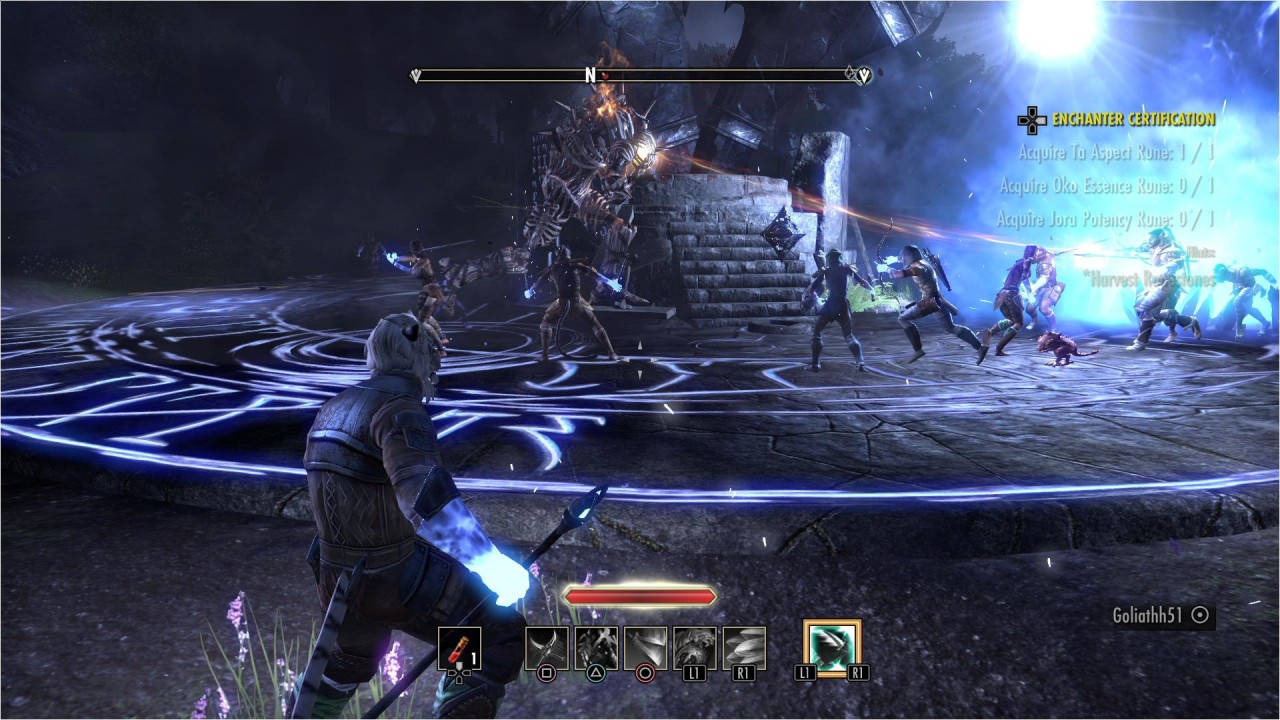Cast the sword with light rays ability
1280x720 pixels.
point(645,648)
